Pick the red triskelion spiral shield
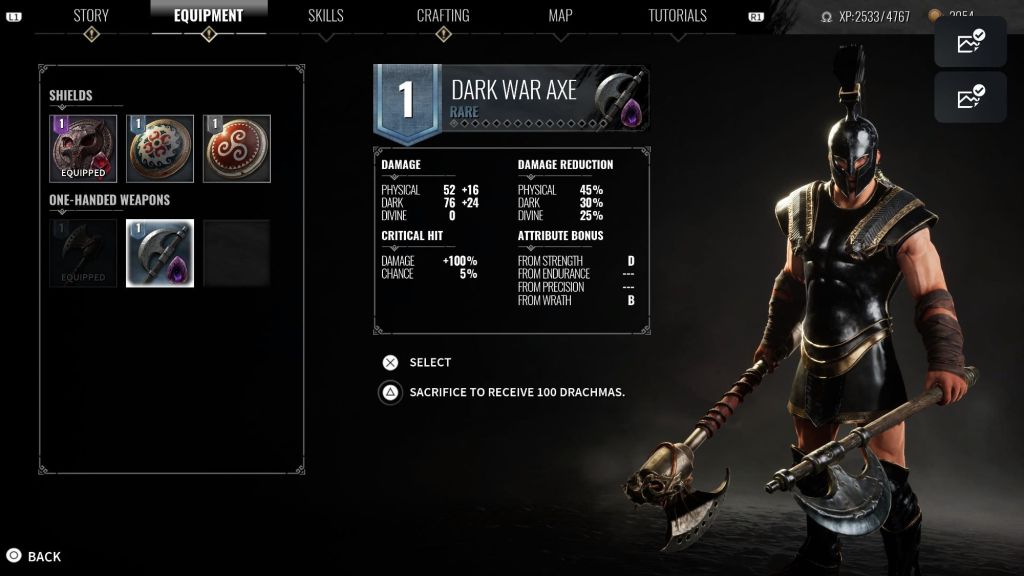1024x576 pixels. 237,149
